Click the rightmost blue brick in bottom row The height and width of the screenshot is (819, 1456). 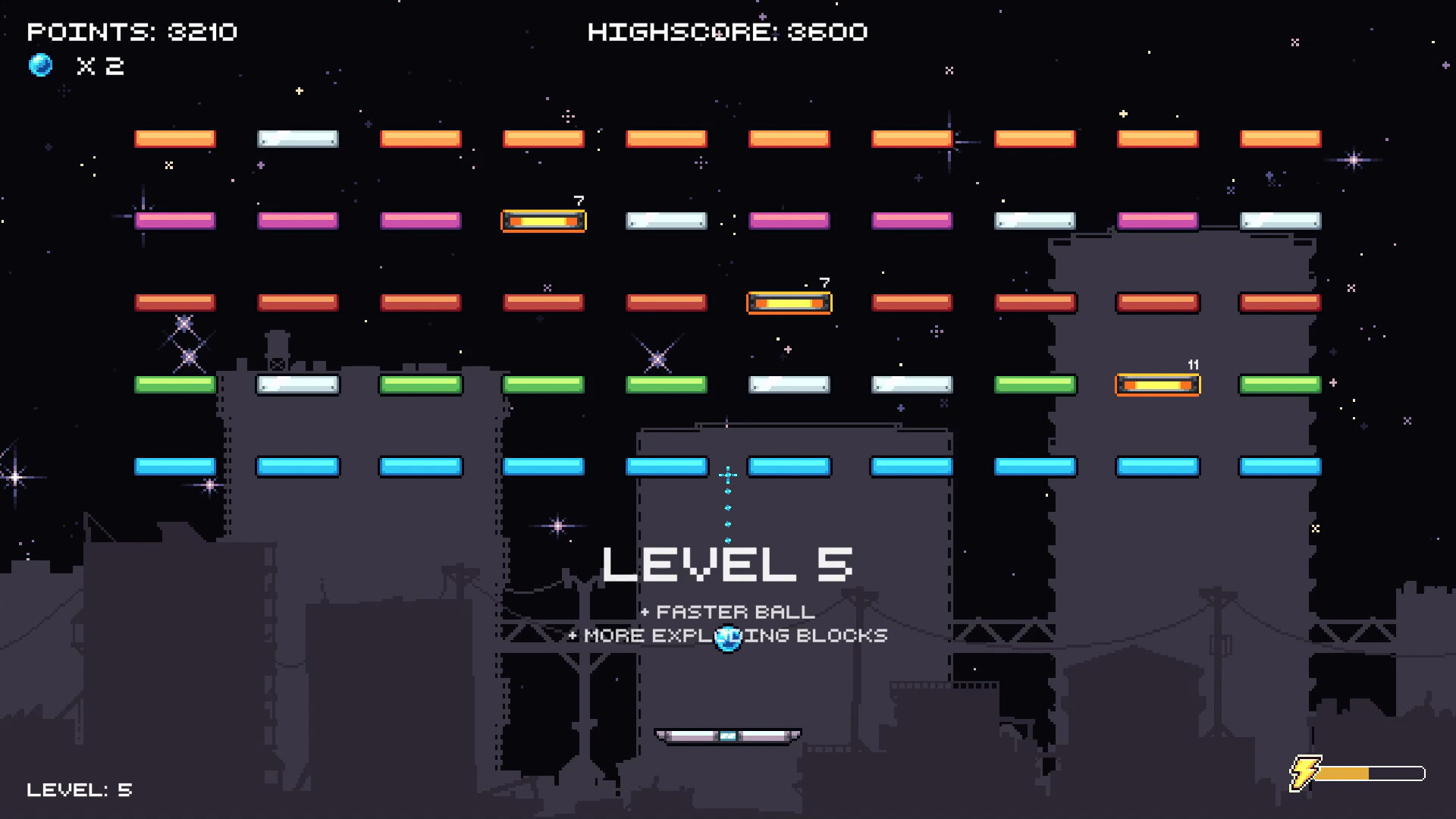(x=1279, y=467)
